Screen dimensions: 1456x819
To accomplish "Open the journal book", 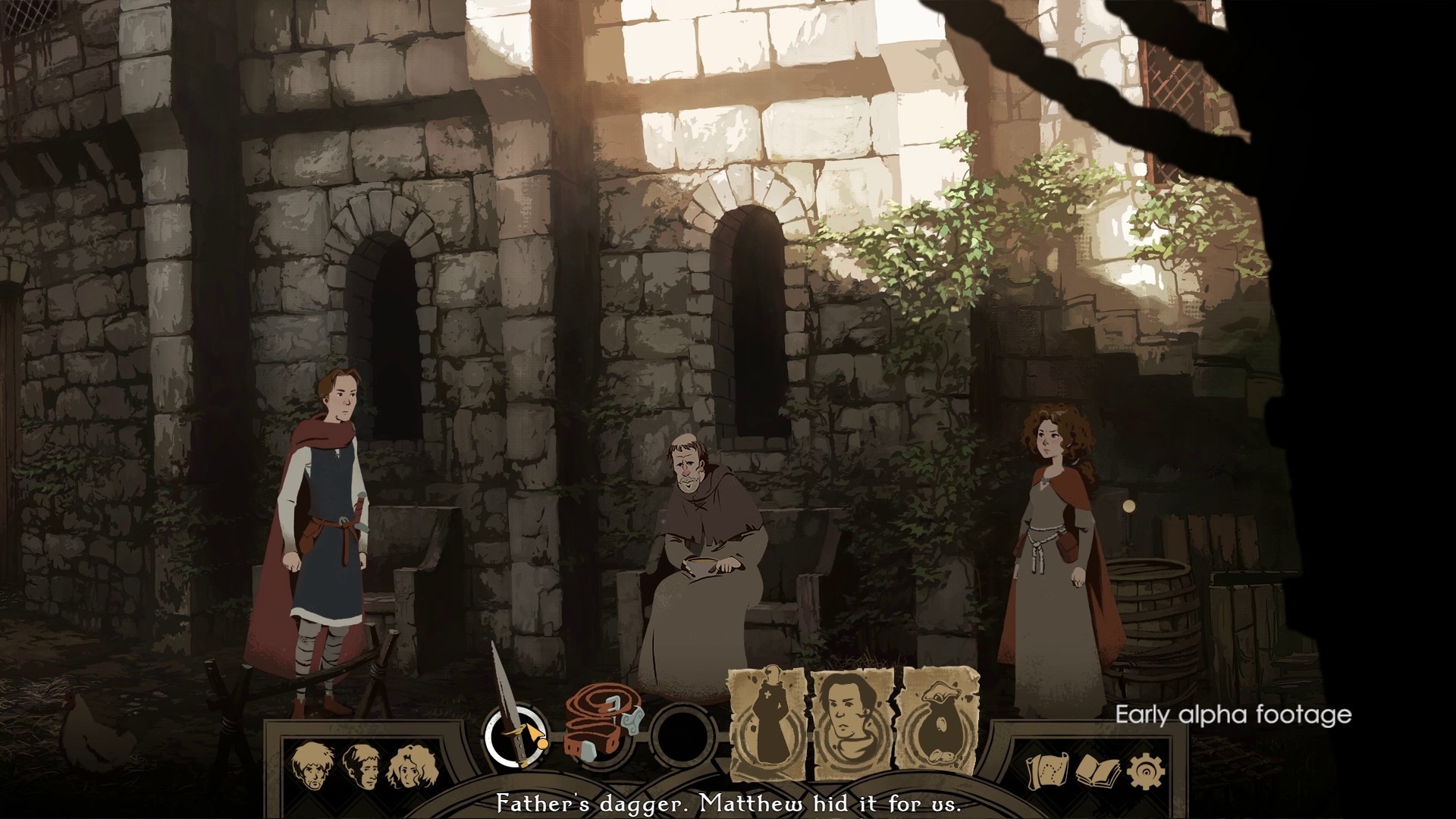I will 1095,772.
